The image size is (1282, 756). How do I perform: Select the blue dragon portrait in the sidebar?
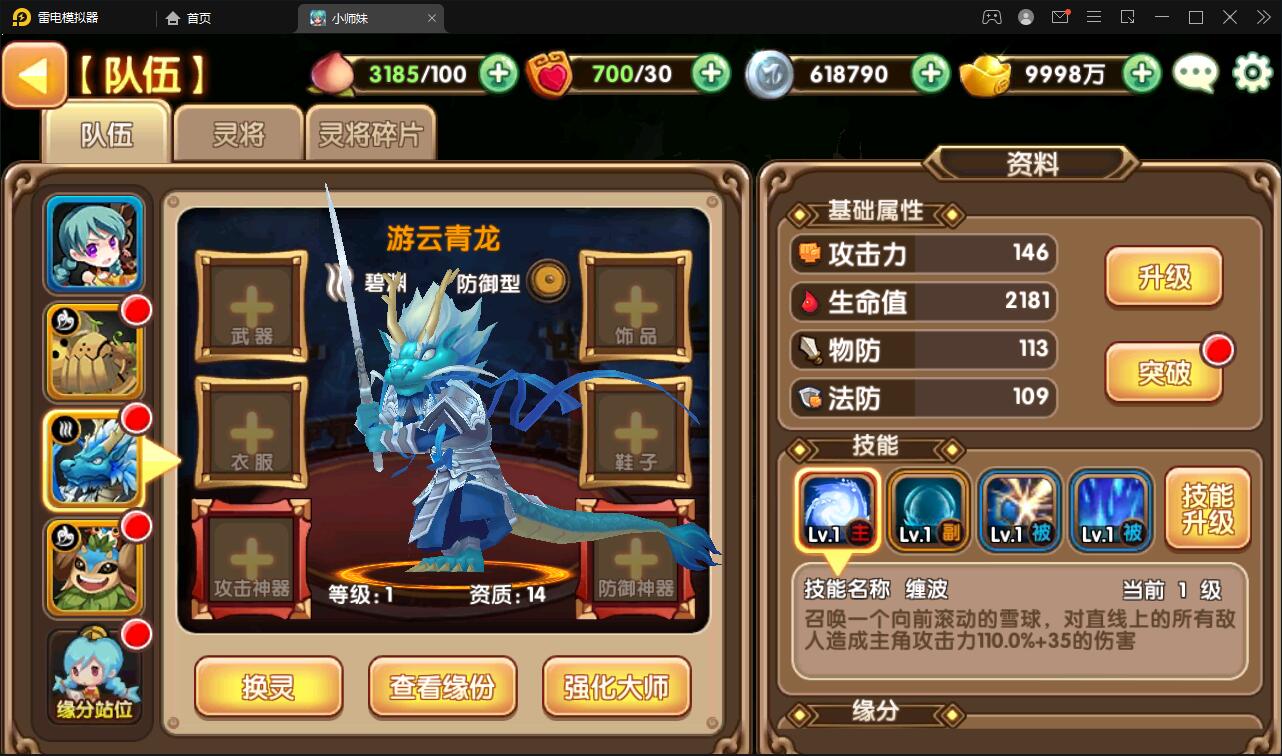93,458
